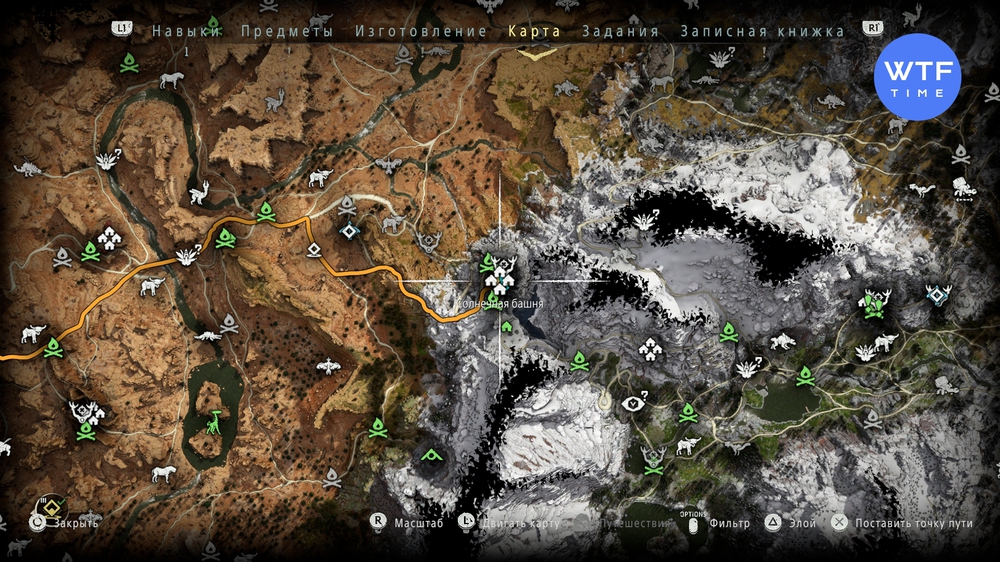Open the Задания tab

[620, 31]
